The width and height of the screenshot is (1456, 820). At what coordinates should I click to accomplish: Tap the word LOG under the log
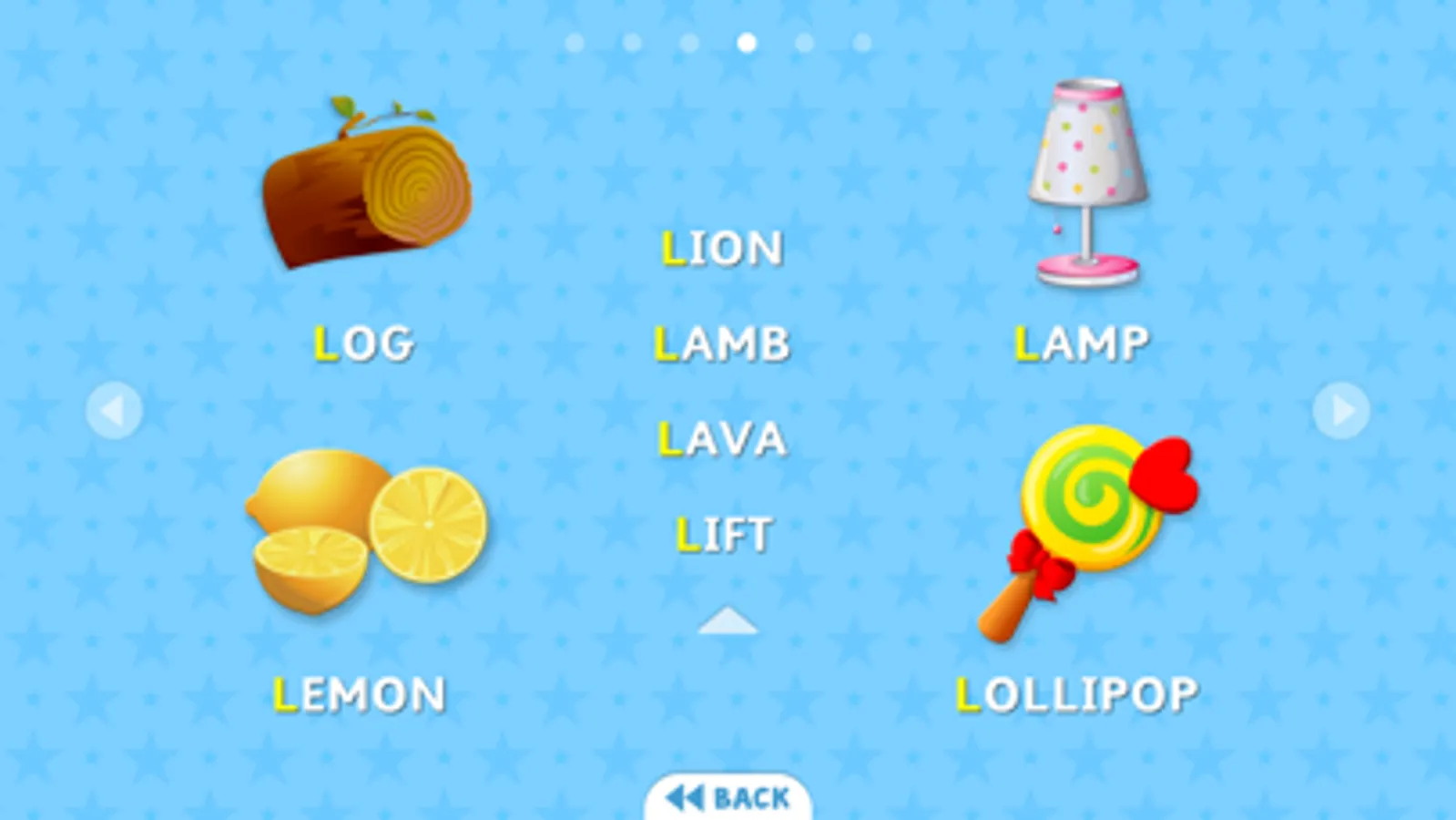tap(362, 343)
